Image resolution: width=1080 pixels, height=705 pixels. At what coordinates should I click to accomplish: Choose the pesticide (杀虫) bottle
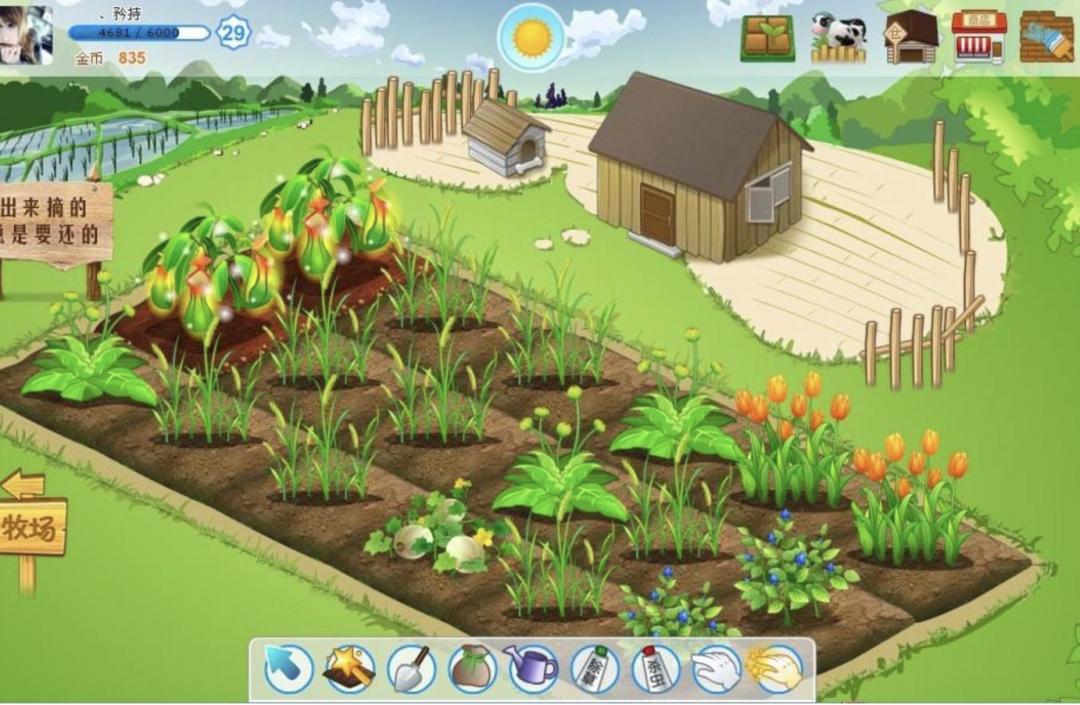pos(655,669)
